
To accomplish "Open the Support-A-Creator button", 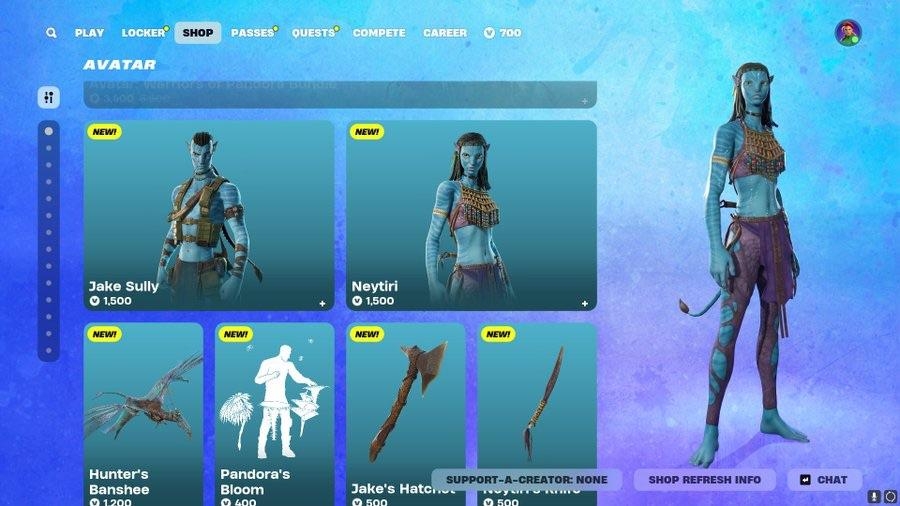I will click(x=526, y=480).
